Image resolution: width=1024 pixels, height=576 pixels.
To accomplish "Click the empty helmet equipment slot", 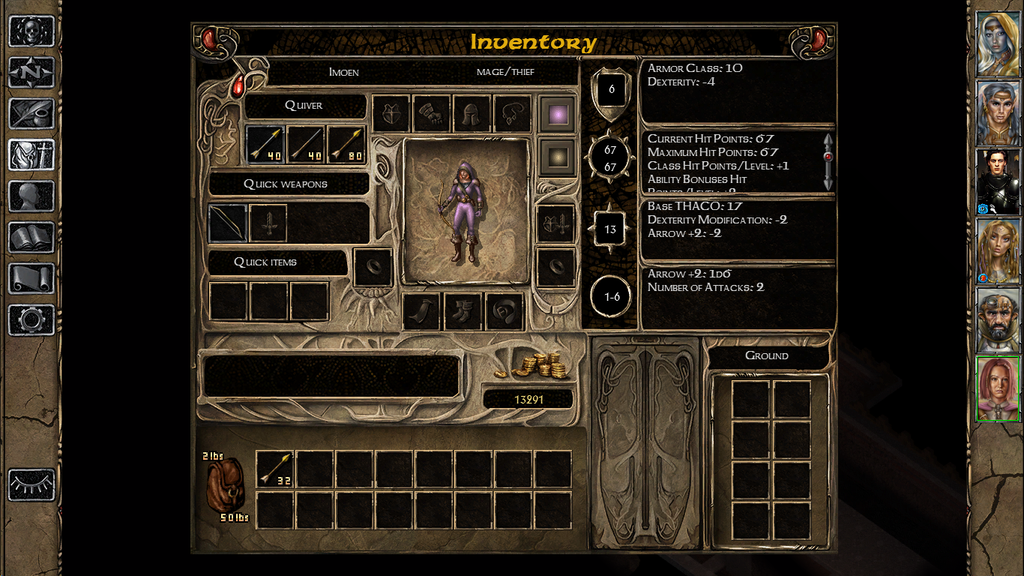I will 472,114.
